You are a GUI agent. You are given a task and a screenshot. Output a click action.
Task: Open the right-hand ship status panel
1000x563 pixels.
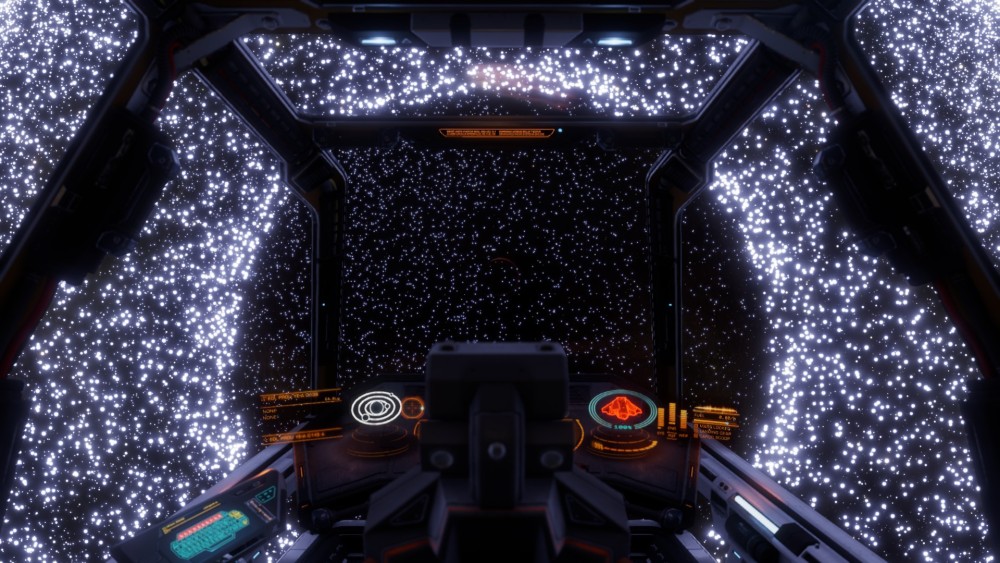pos(716,420)
